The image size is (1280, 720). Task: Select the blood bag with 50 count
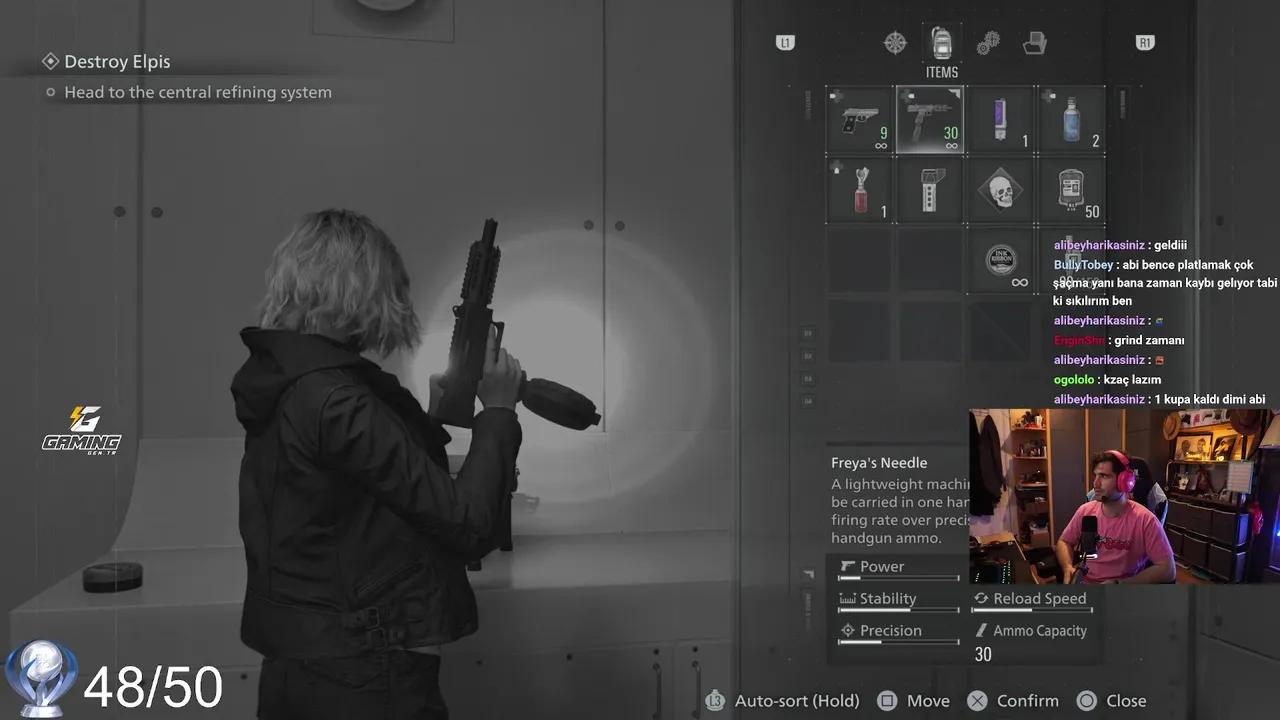point(1071,190)
